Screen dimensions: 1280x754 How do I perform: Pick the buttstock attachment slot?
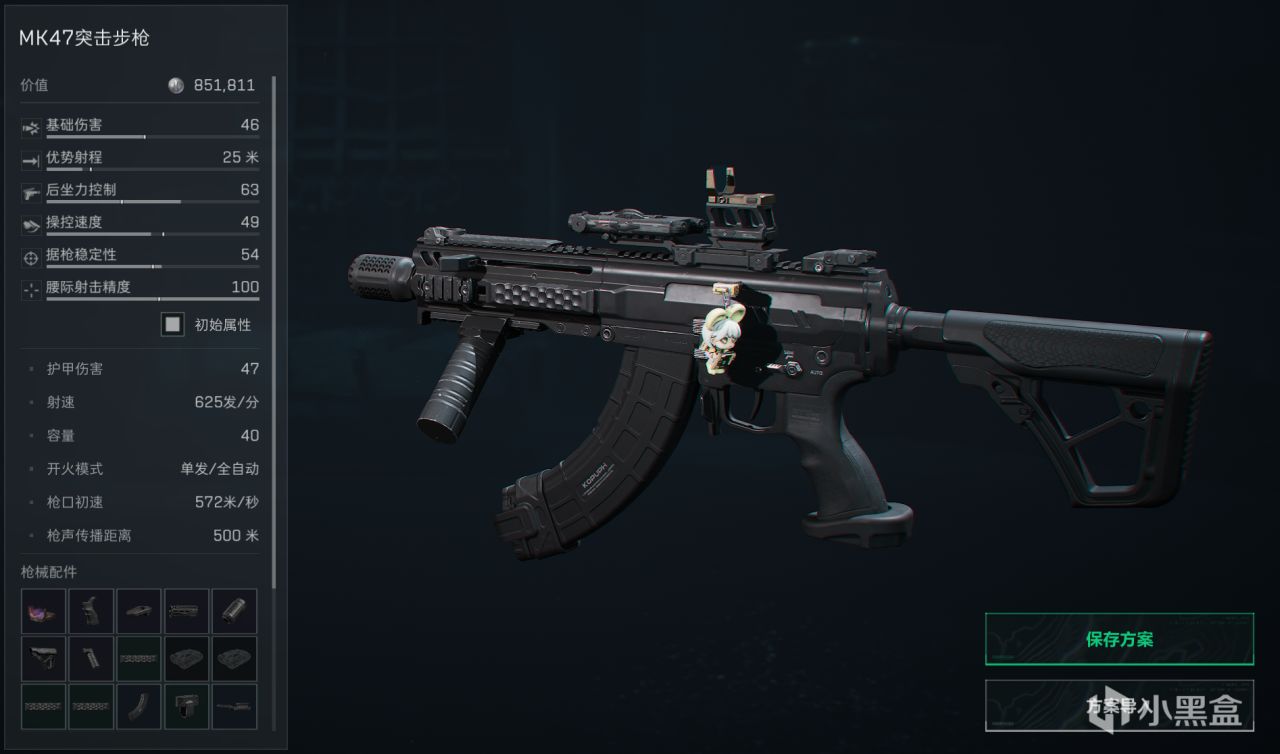43,658
